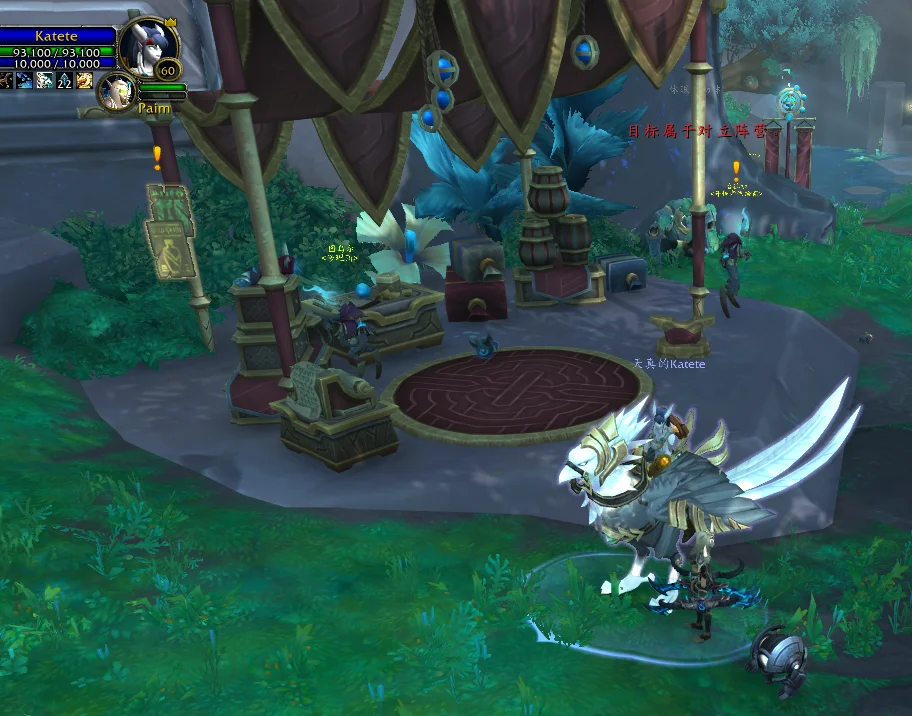Screen dimensions: 912x716
Task: Click the golden buff icon
Action: [x=85, y=80]
